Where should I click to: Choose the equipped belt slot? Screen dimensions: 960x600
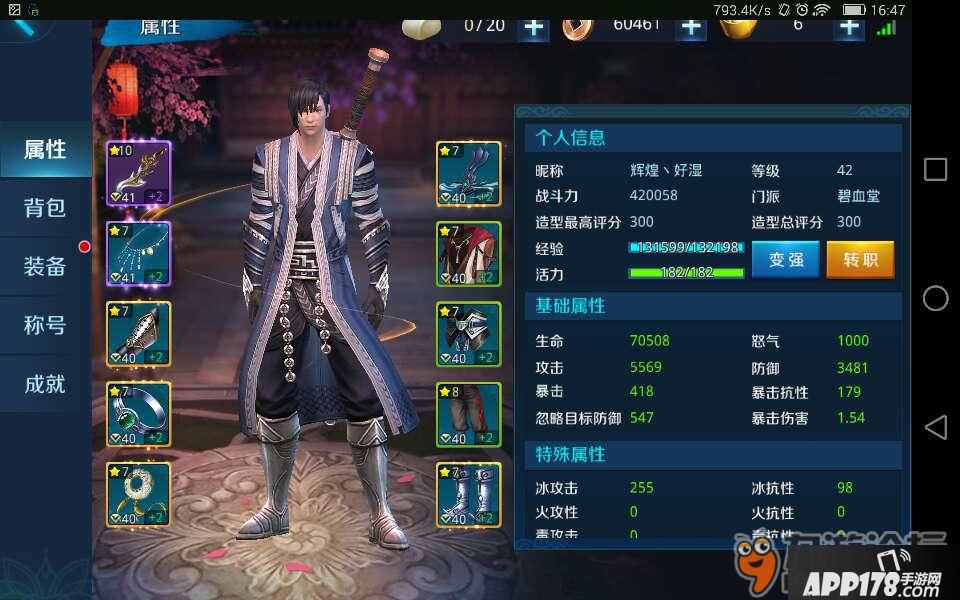pyautogui.click(x=468, y=334)
